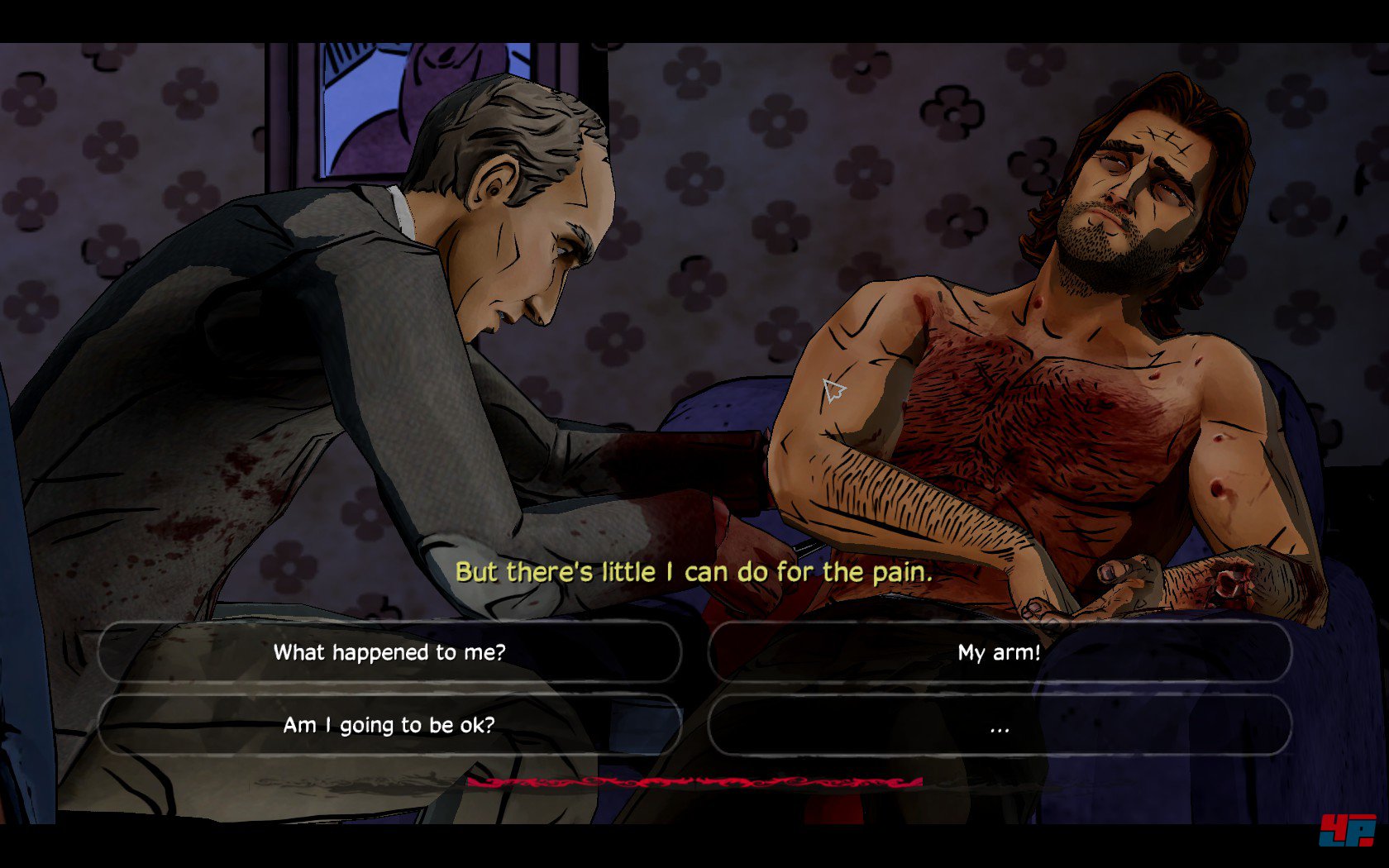Pick the silent "..." response
Screen dimensions: 1389x868
tap(999, 725)
